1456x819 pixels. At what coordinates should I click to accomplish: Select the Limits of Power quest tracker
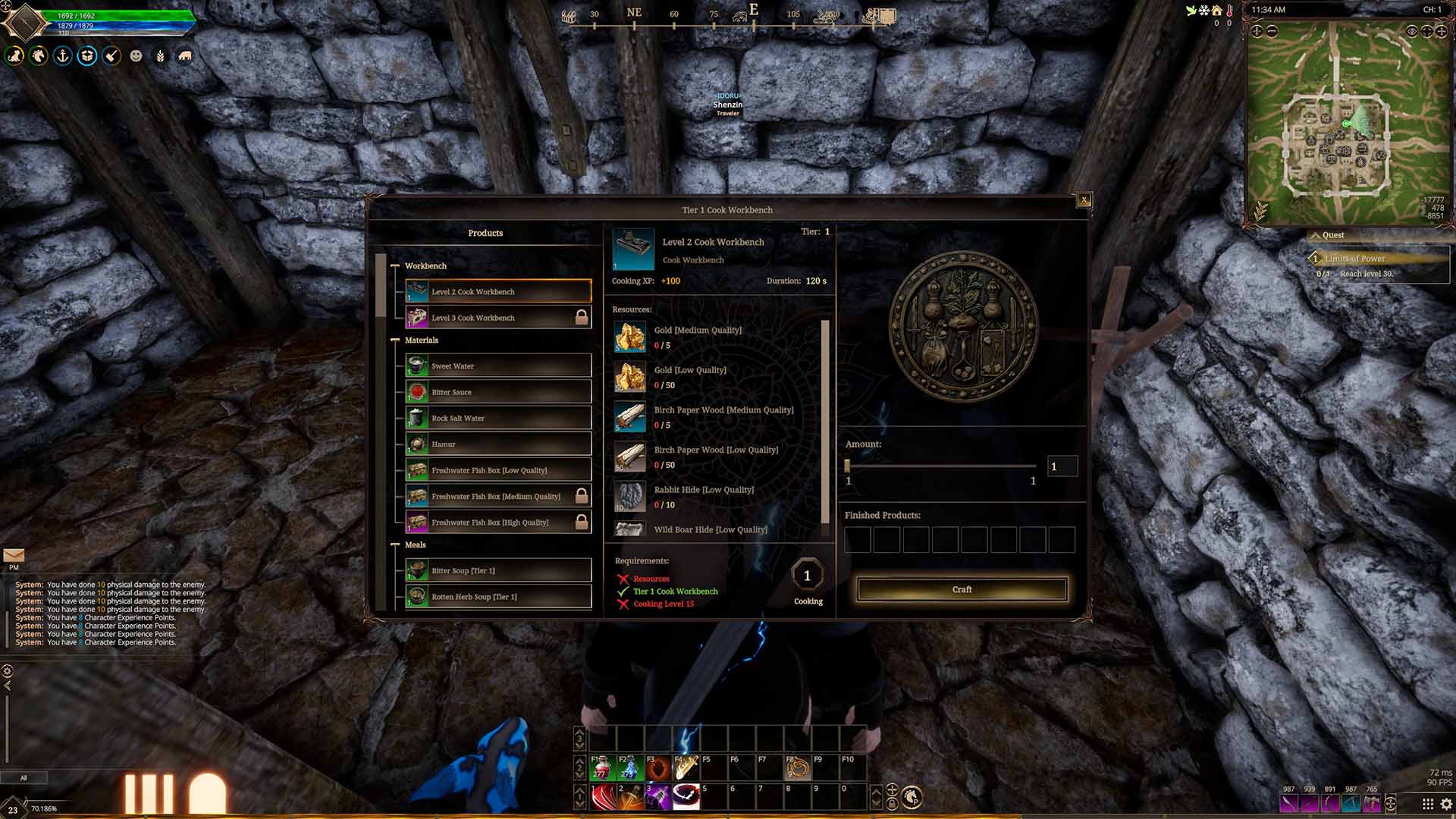(1354, 259)
